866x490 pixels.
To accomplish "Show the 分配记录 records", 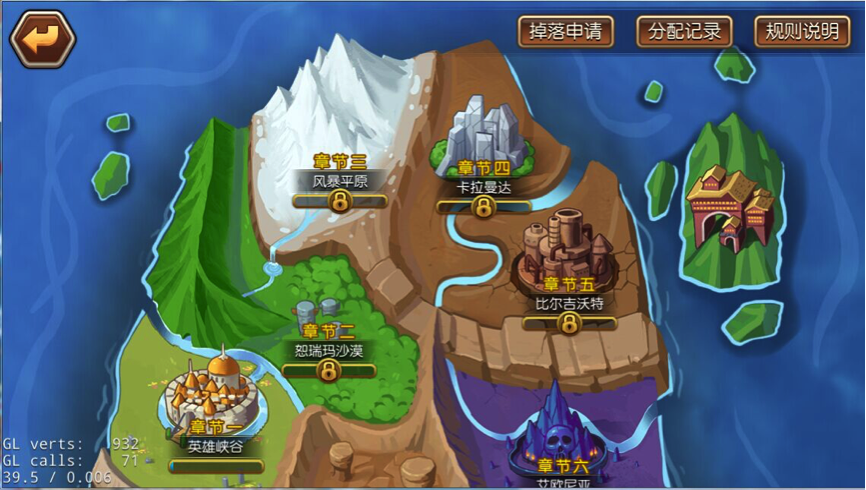I will pos(684,32).
